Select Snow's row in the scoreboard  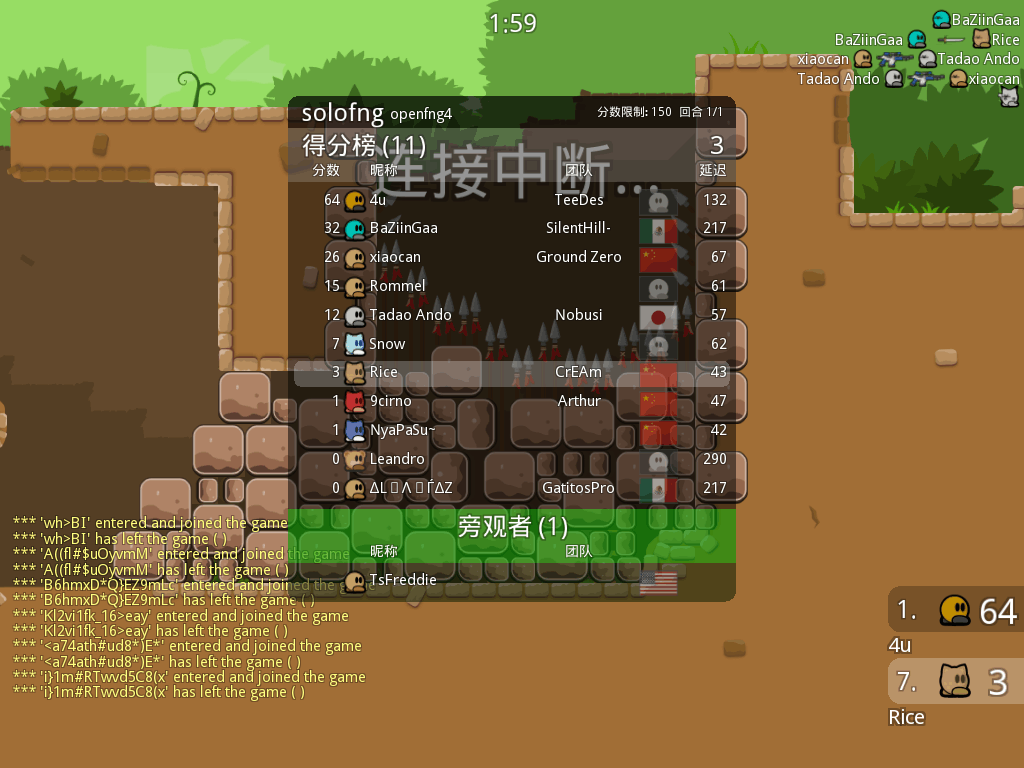click(x=511, y=344)
